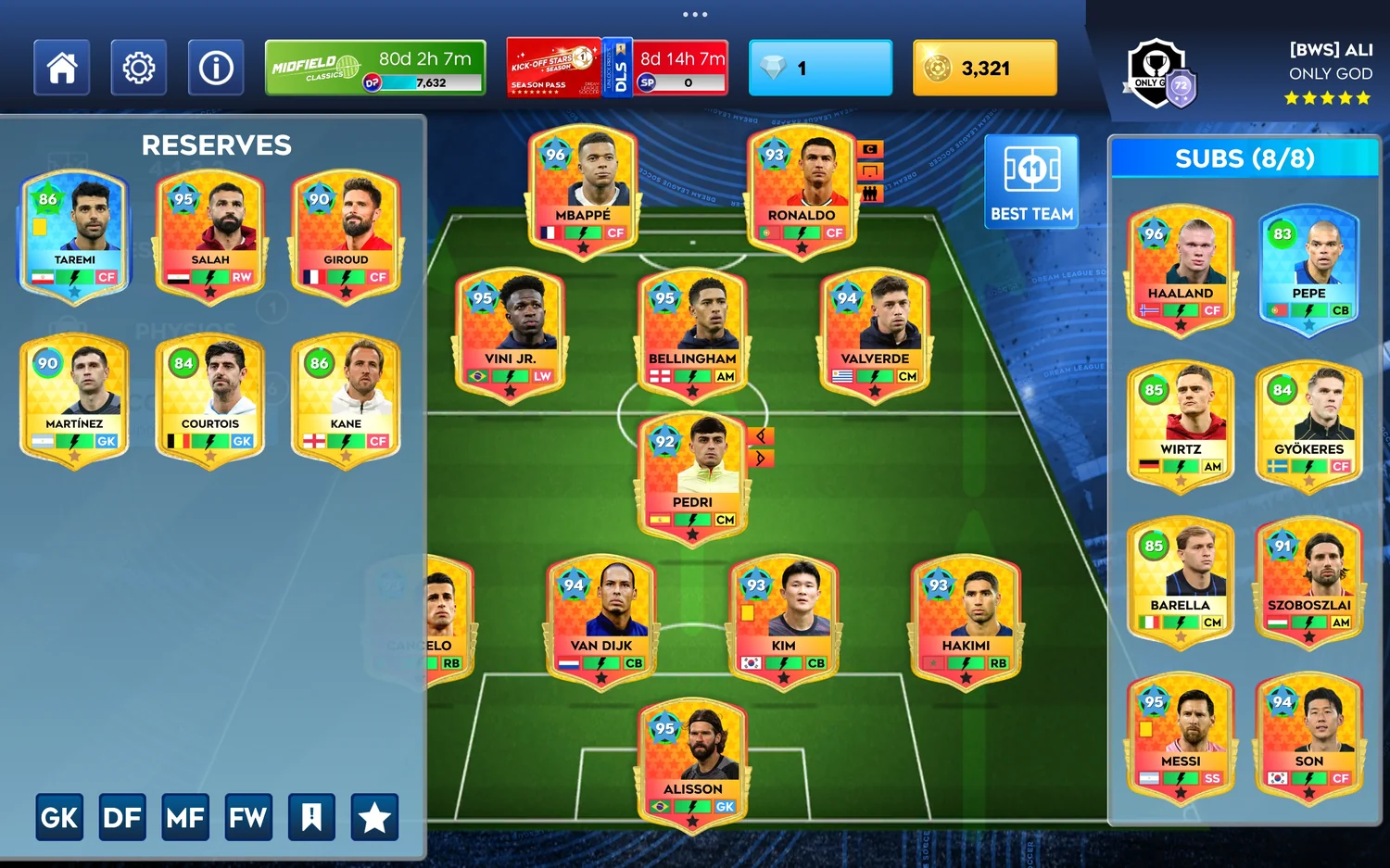
Task: Open Midfield Classics event banner
Action: click(375, 68)
